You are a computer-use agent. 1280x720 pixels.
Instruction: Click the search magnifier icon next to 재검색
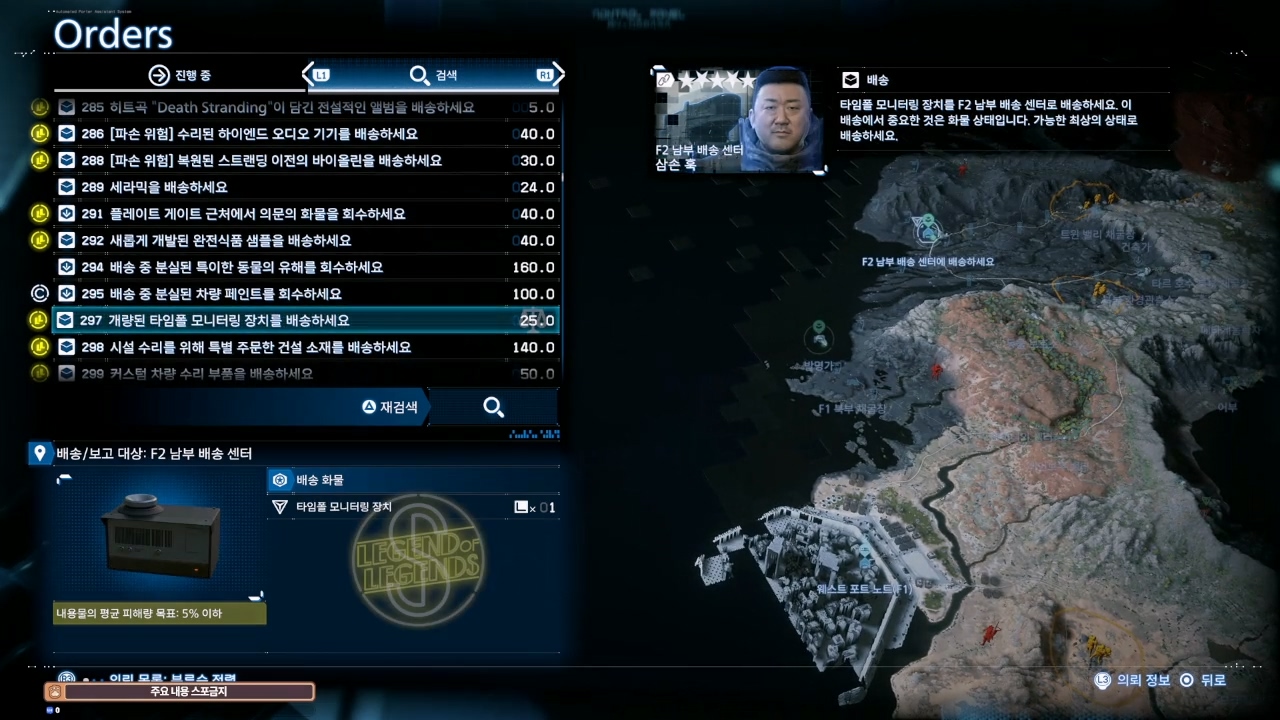click(x=493, y=407)
